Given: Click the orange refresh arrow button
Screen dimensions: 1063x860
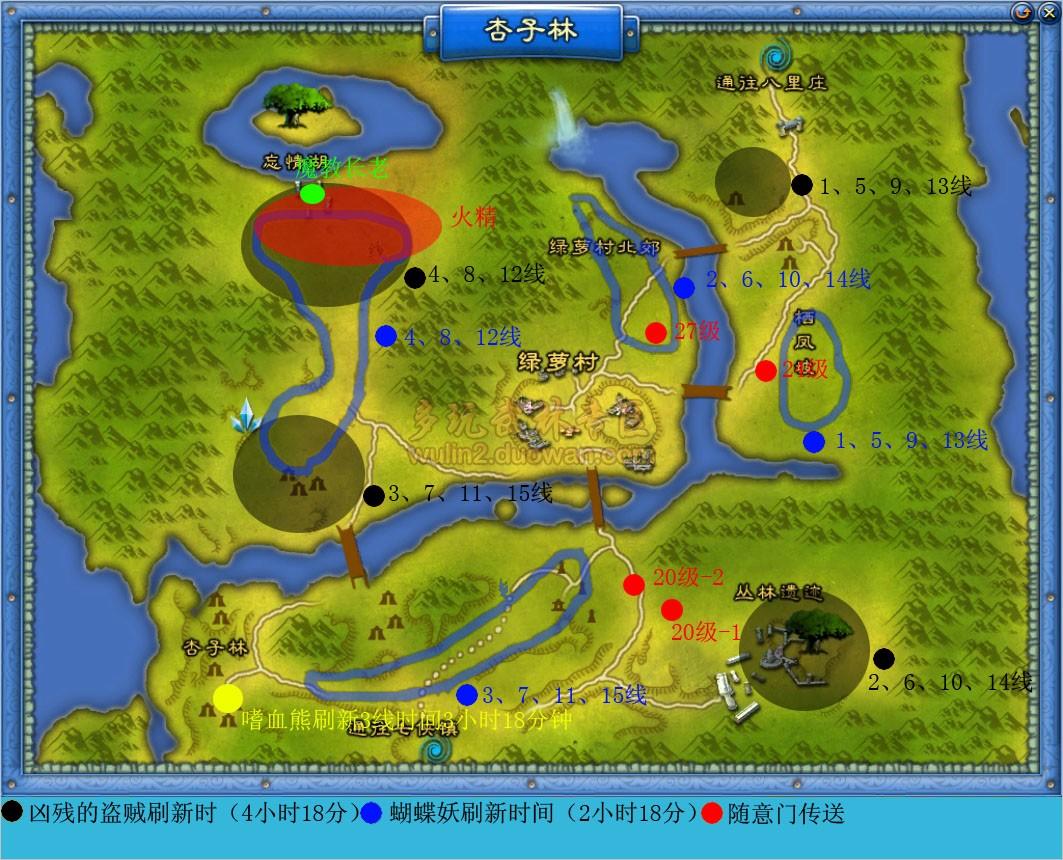Looking at the screenshot, I should [x=1022, y=12].
